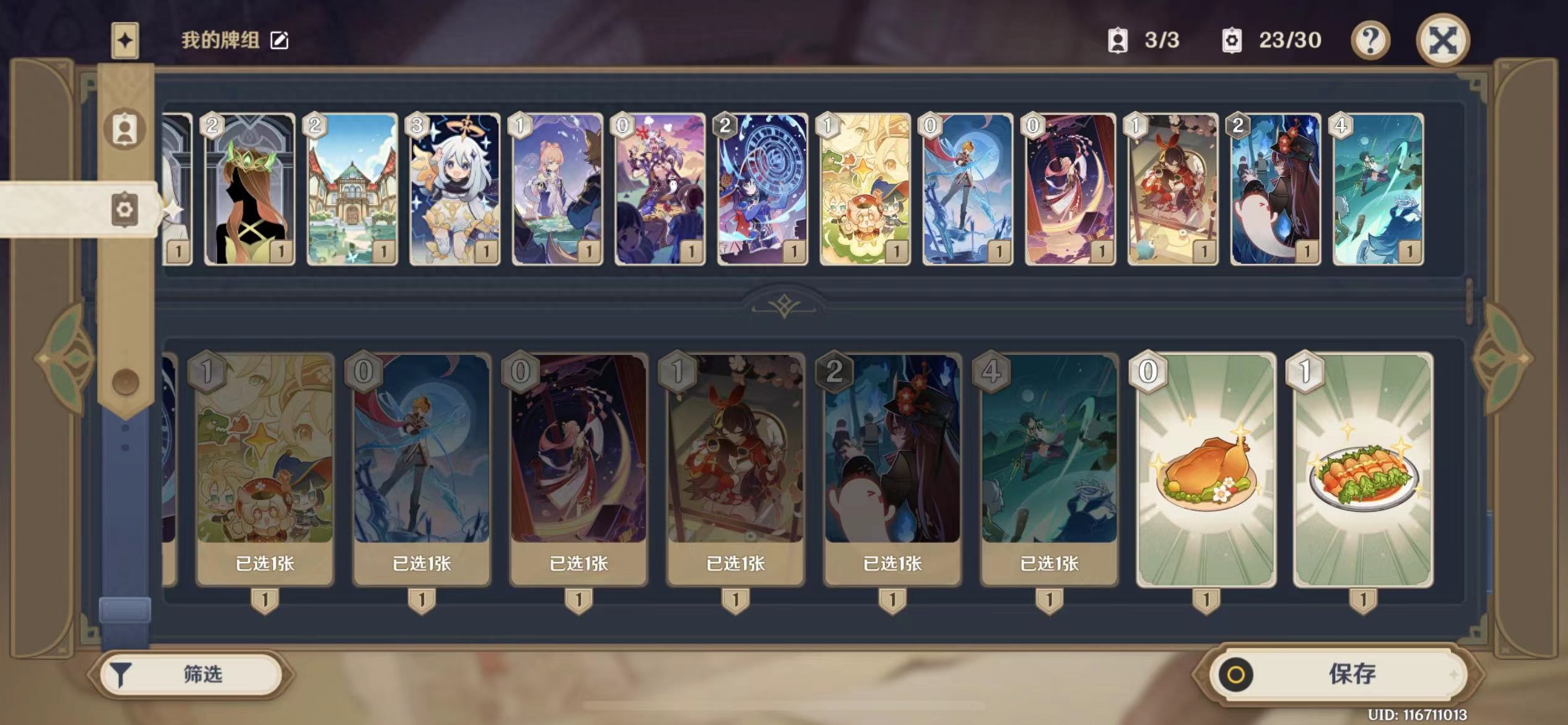Select the action cards tab
The image size is (1568, 725).
click(124, 209)
